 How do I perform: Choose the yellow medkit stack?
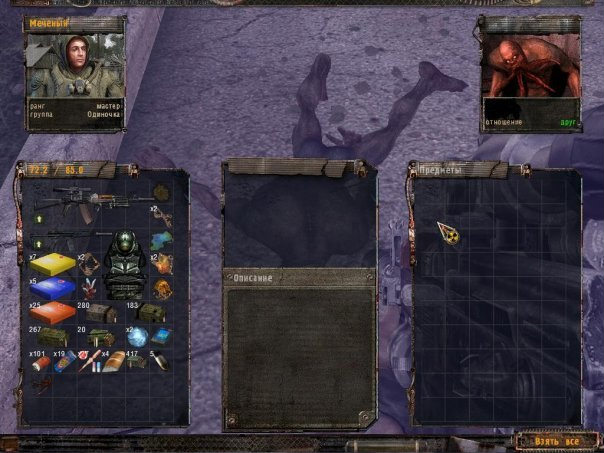coord(51,266)
